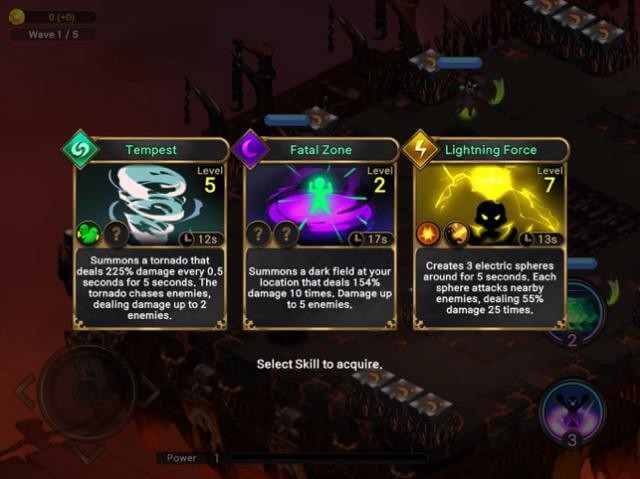Choose the Tempest skill card
This screenshot has width=640, height=479.
coord(150,234)
